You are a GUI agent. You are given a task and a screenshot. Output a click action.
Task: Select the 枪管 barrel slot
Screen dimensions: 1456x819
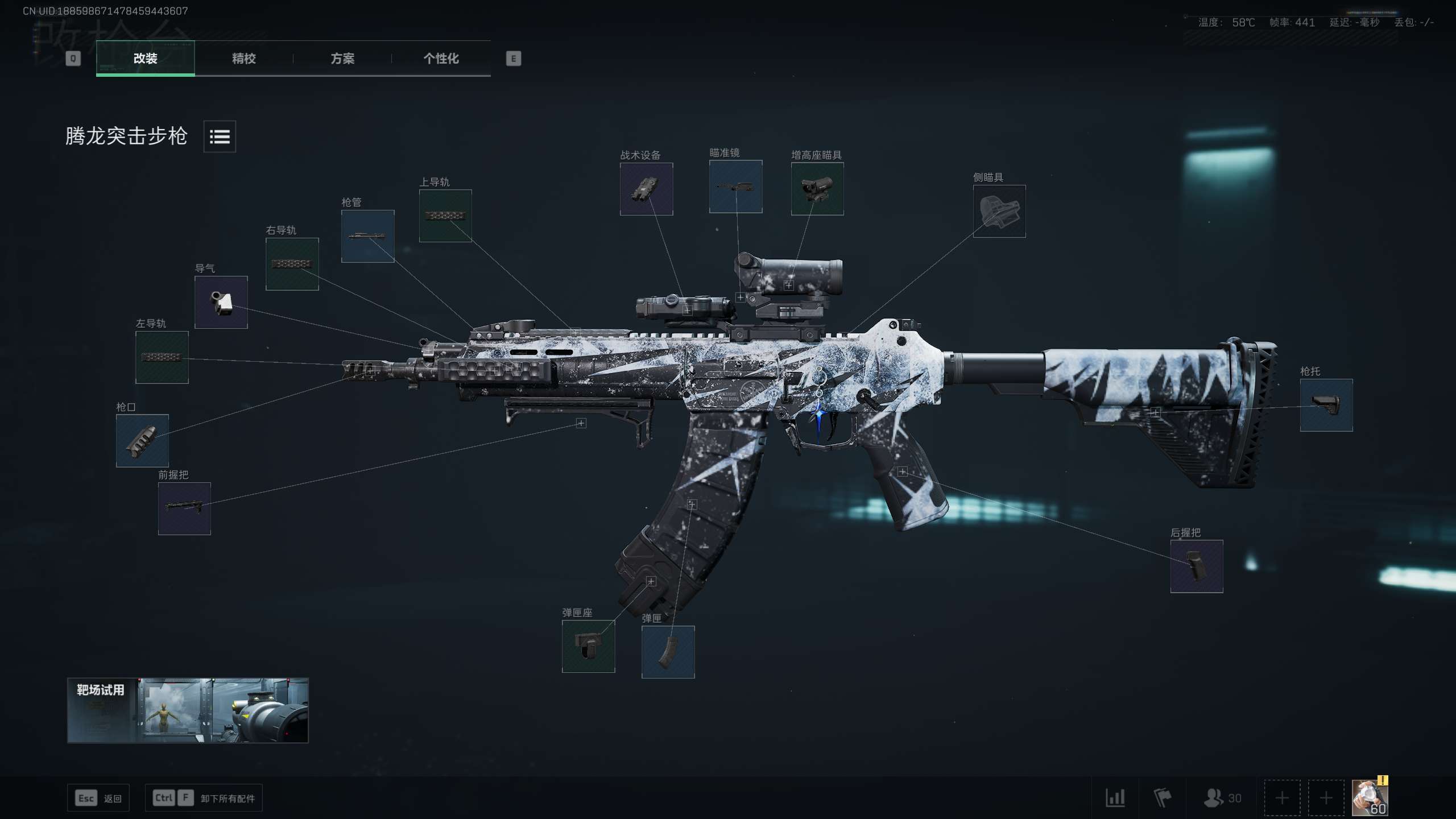(x=367, y=236)
